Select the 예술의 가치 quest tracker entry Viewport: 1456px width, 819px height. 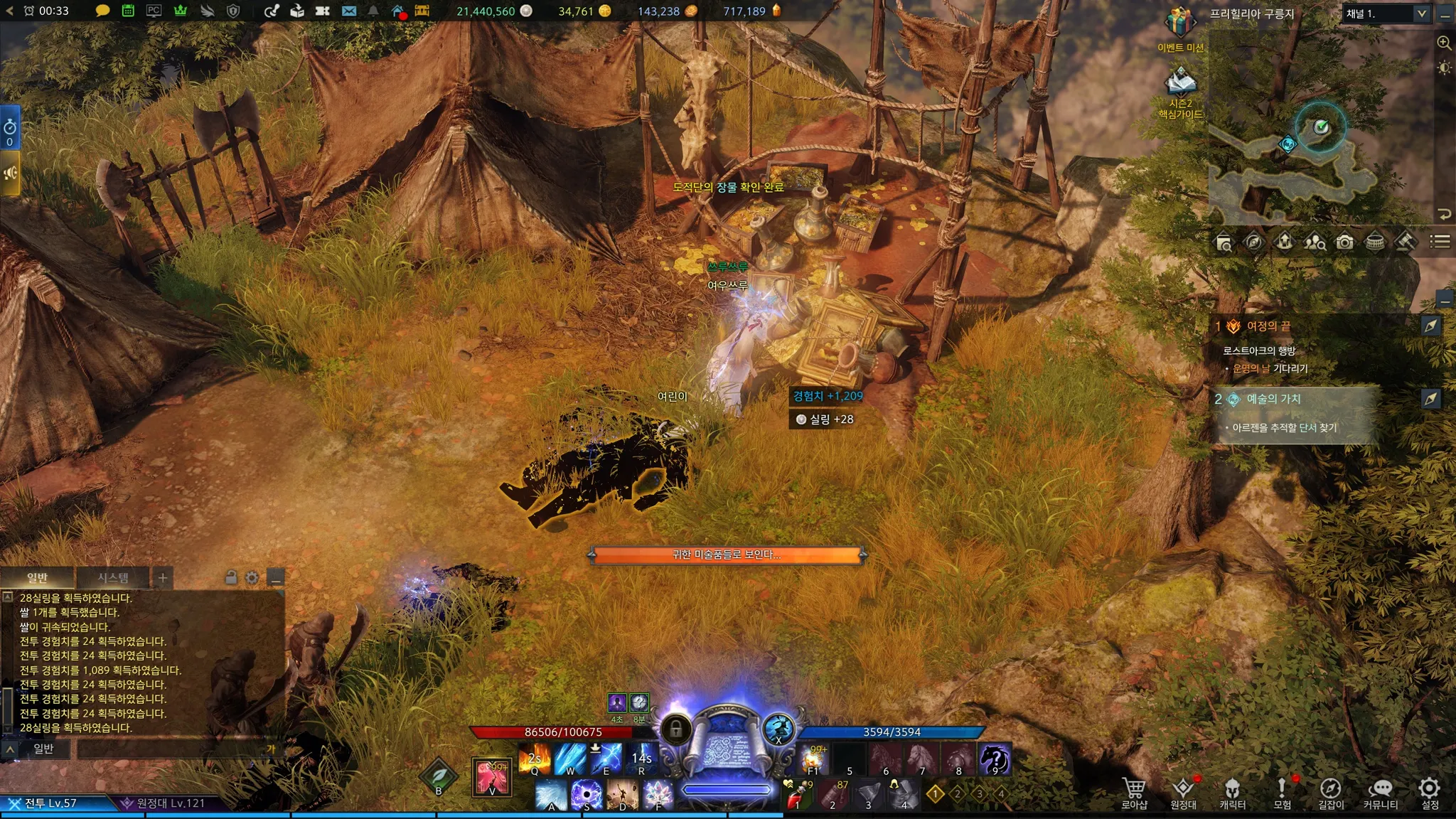1273,399
